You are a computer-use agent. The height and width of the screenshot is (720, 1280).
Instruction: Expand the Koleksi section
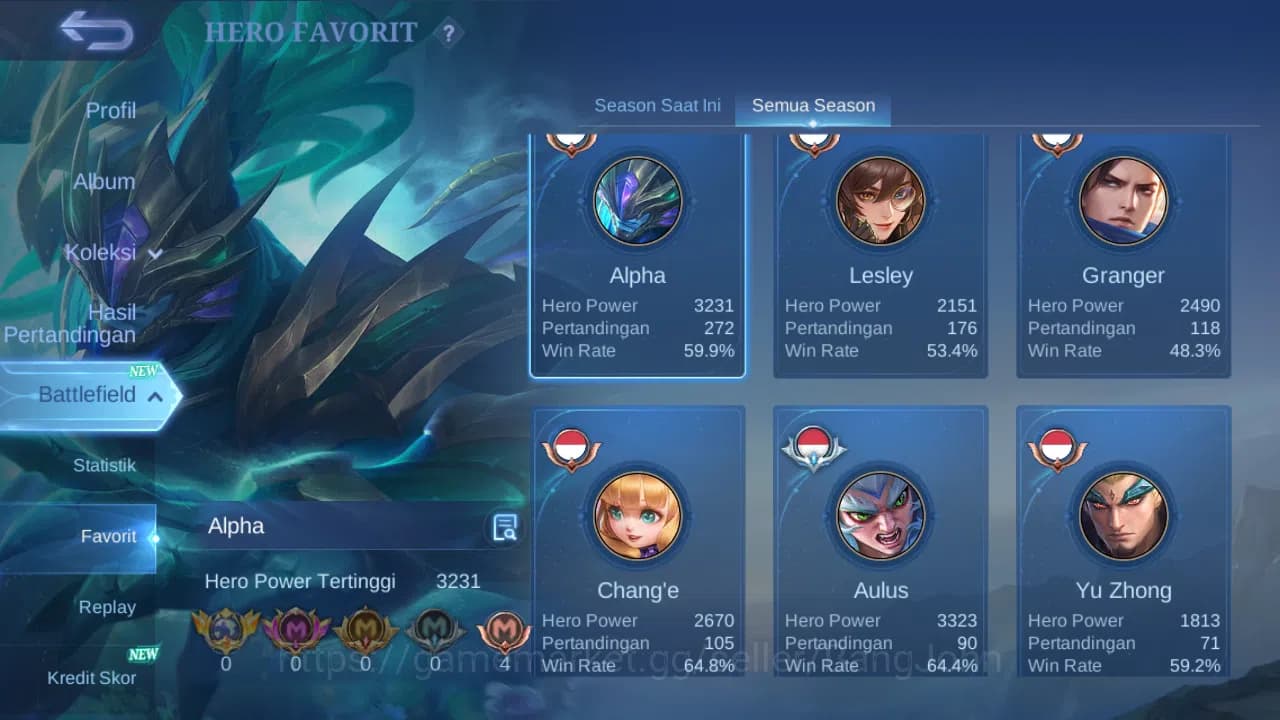point(110,253)
